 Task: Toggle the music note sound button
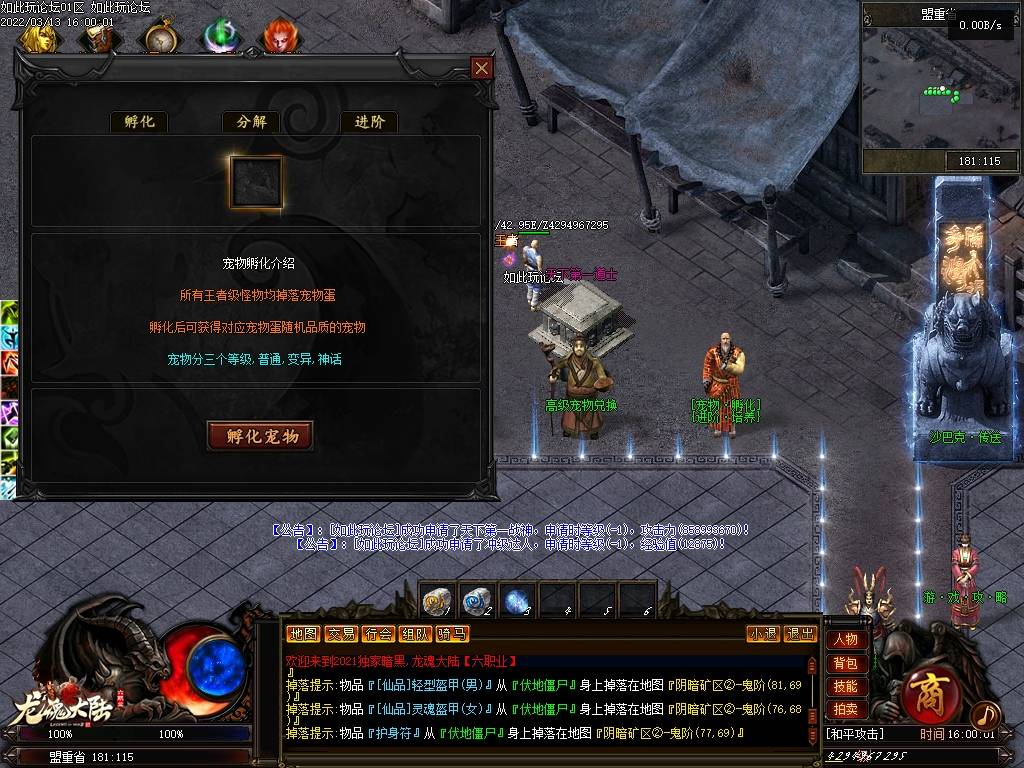[x=985, y=715]
